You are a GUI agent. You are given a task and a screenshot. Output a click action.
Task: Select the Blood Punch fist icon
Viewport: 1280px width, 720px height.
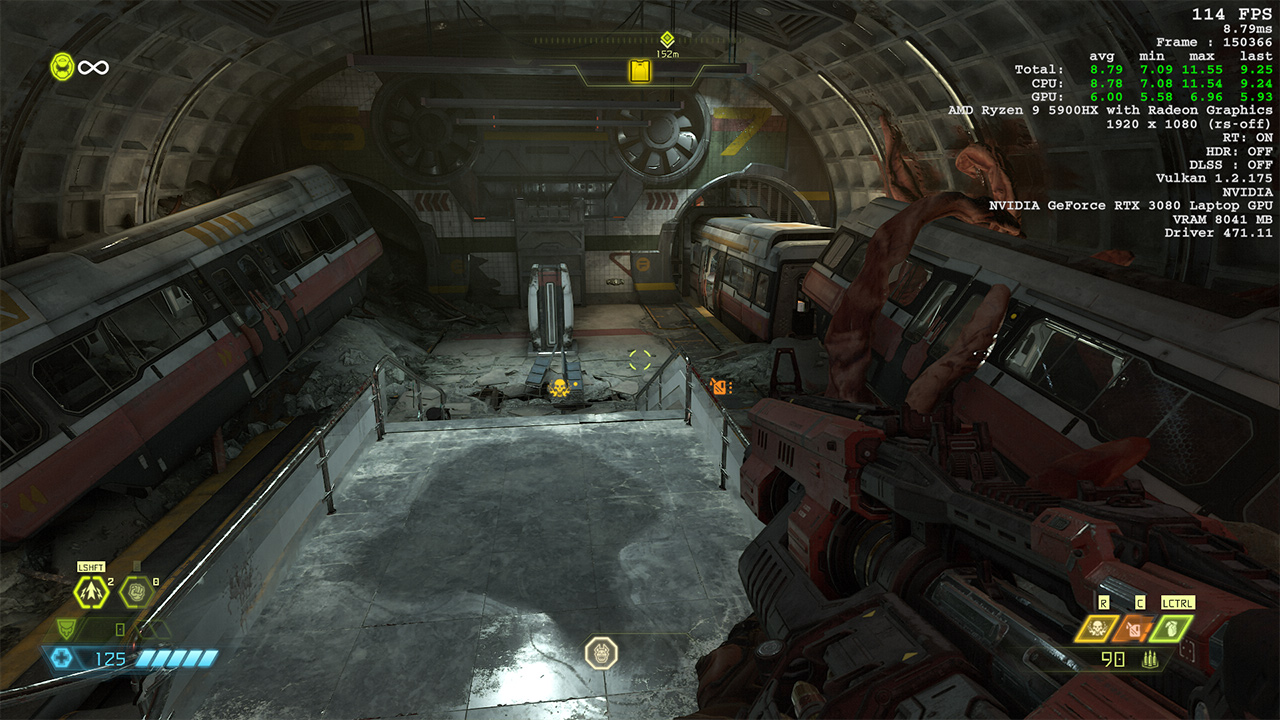click(x=136, y=592)
